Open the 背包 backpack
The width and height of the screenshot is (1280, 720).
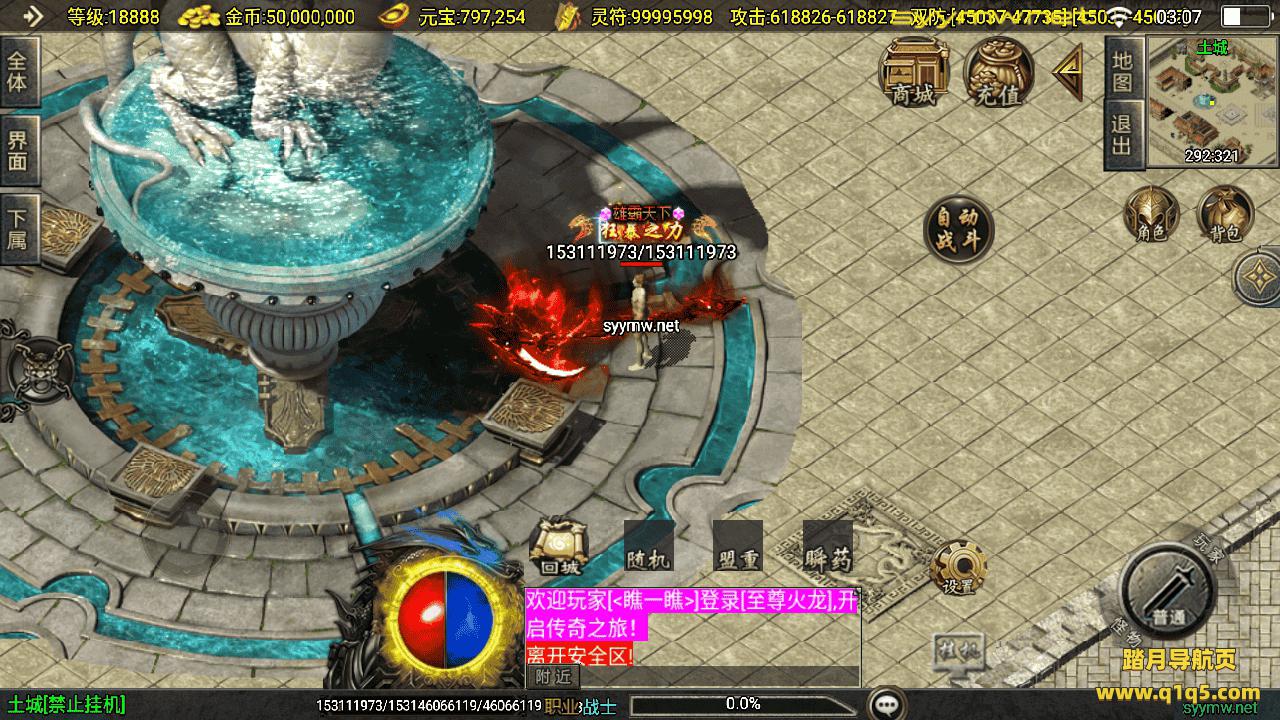[x=1225, y=214]
